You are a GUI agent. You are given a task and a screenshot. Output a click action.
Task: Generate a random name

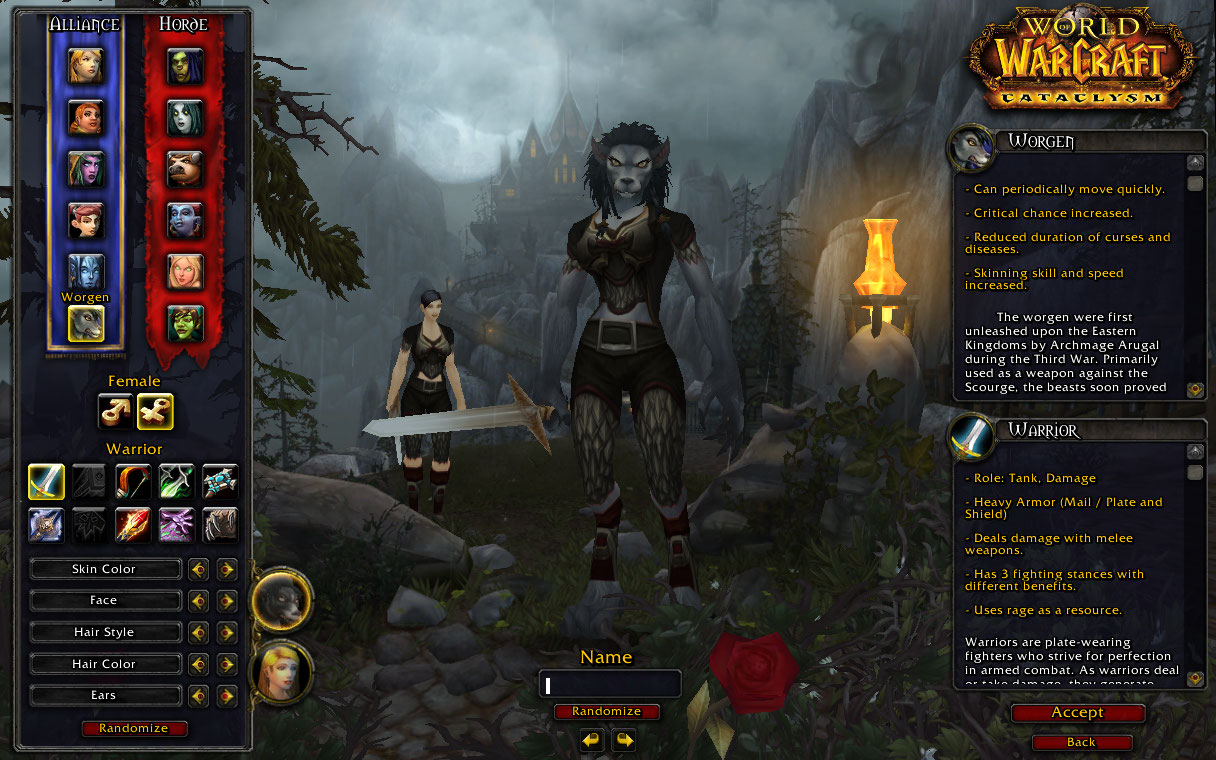point(607,712)
